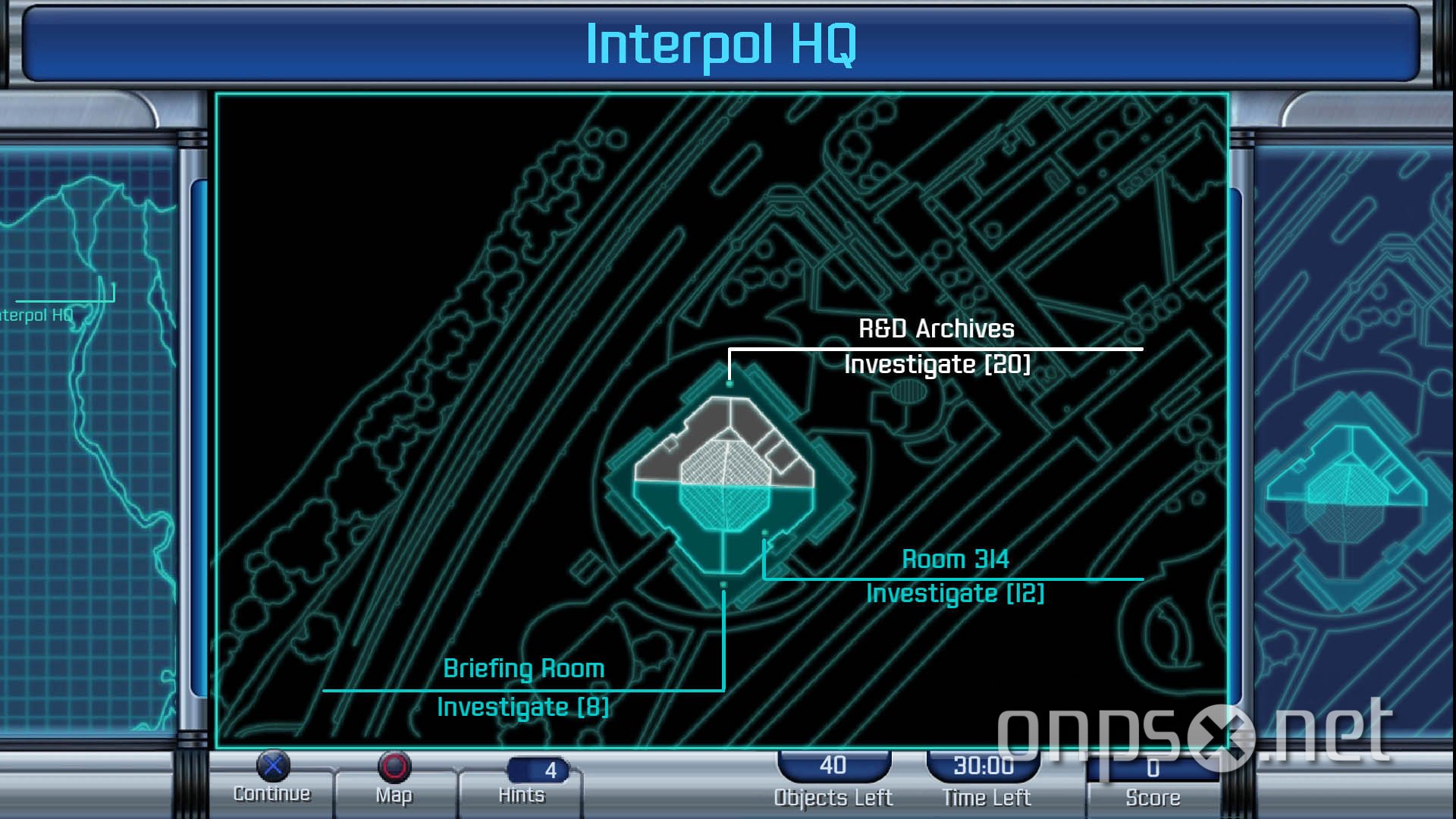Click the R&D Archives hotspot marker
Image resolution: width=1456 pixels, height=819 pixels.
coord(730,383)
